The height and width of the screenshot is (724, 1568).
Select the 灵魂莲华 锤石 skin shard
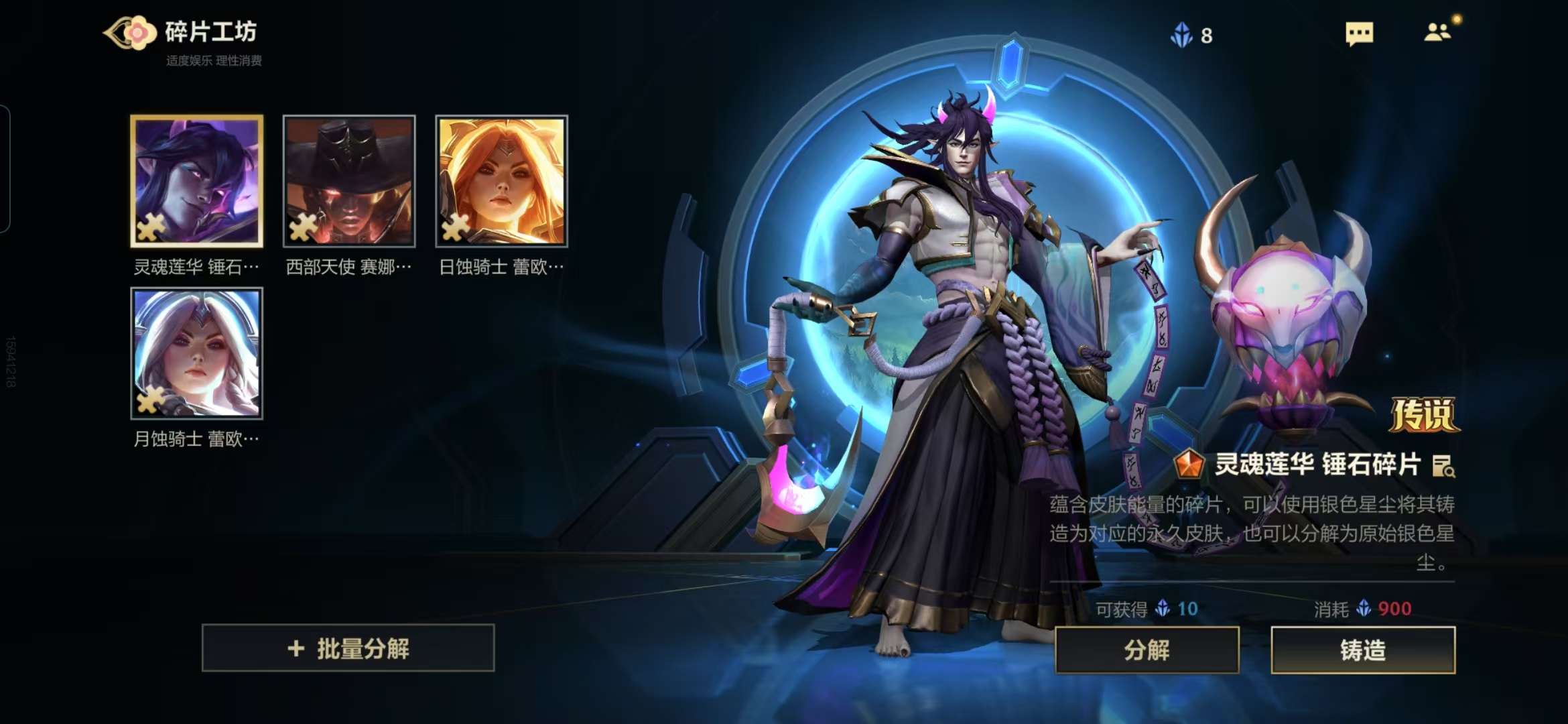click(x=196, y=181)
